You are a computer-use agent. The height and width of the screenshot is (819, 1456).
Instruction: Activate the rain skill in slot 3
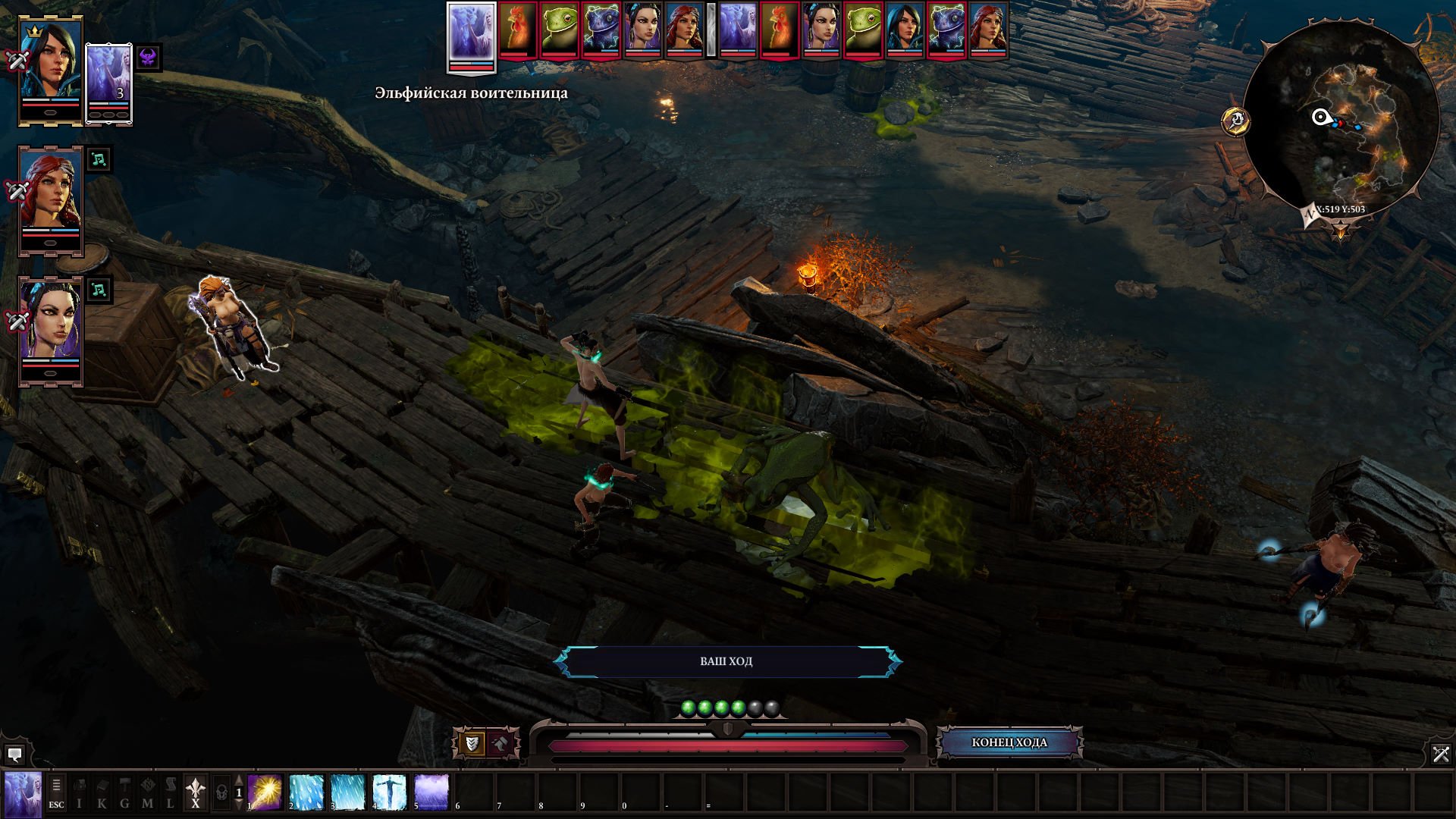[x=348, y=792]
